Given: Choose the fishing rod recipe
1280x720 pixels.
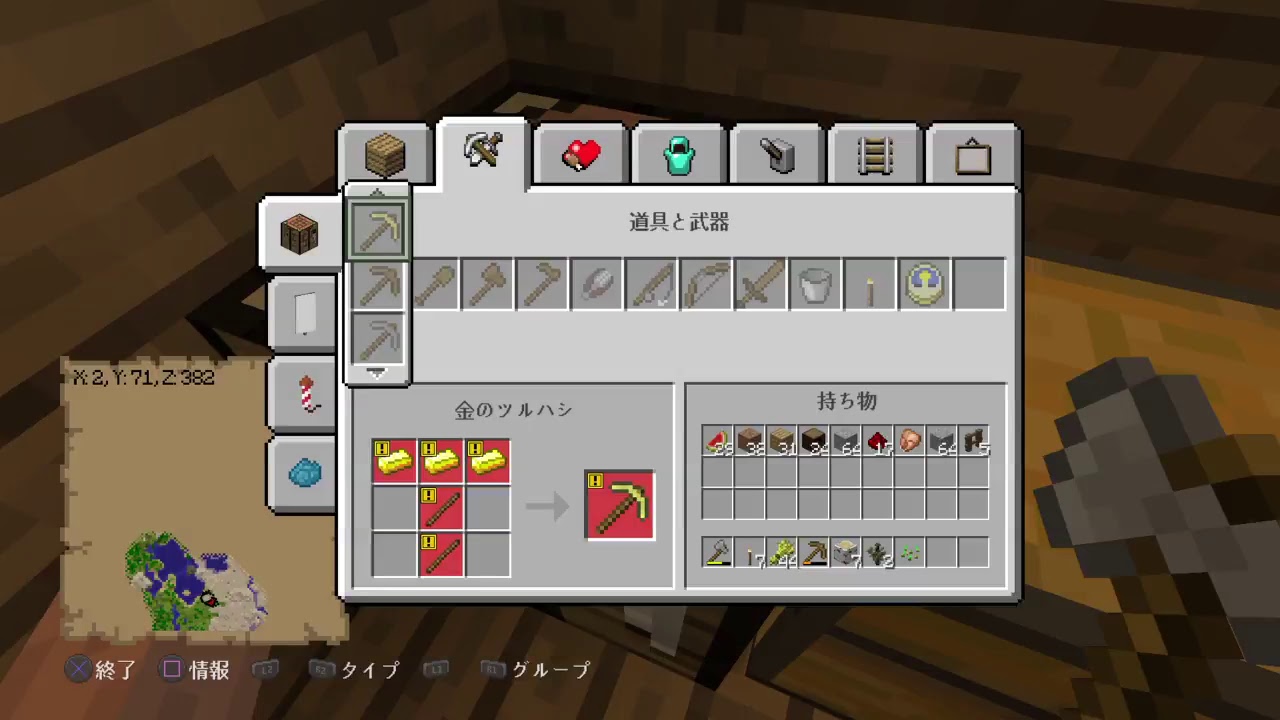Looking at the screenshot, I should [x=651, y=284].
